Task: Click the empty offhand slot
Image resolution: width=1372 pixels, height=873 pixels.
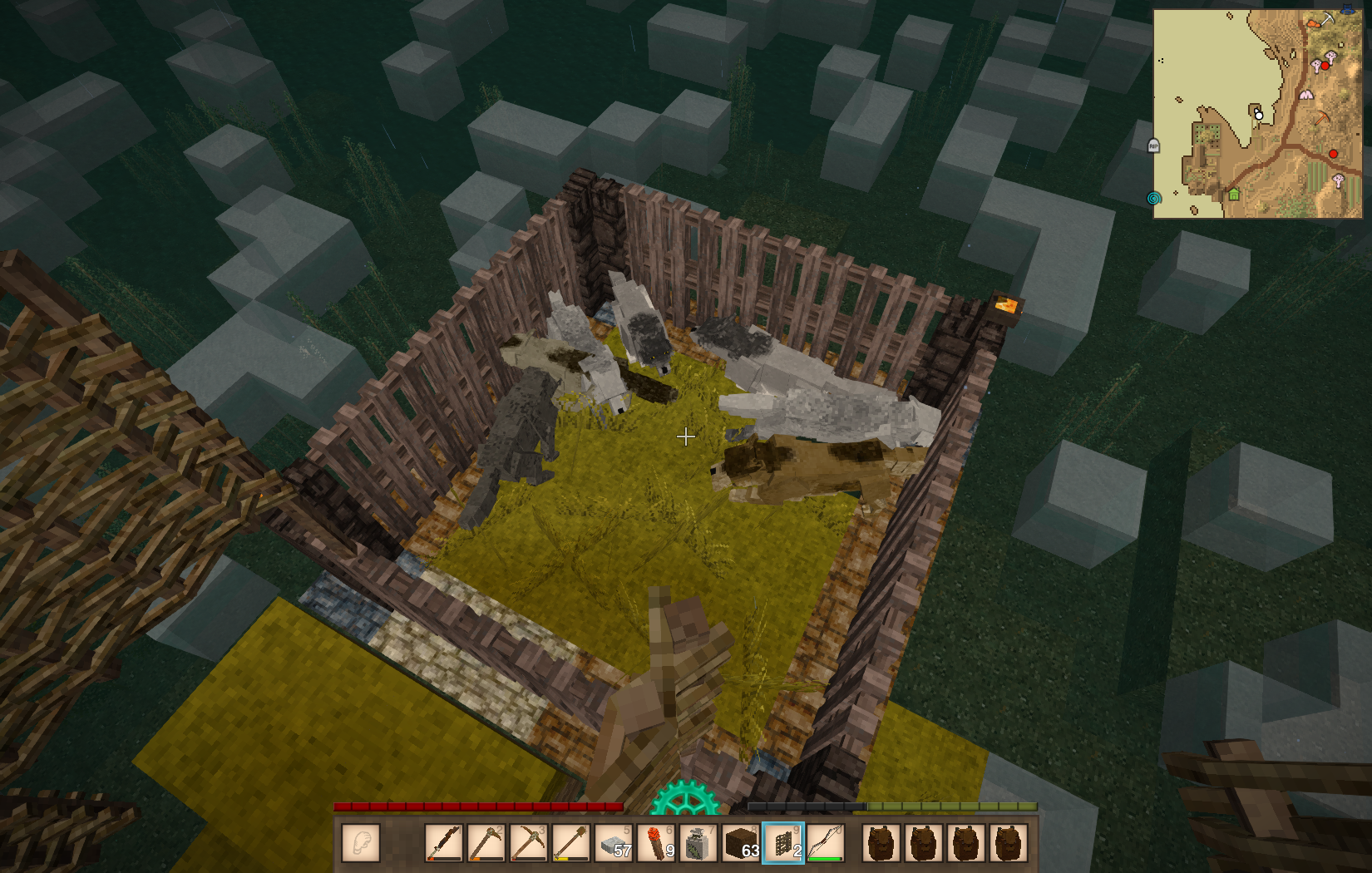Action: click(x=361, y=843)
